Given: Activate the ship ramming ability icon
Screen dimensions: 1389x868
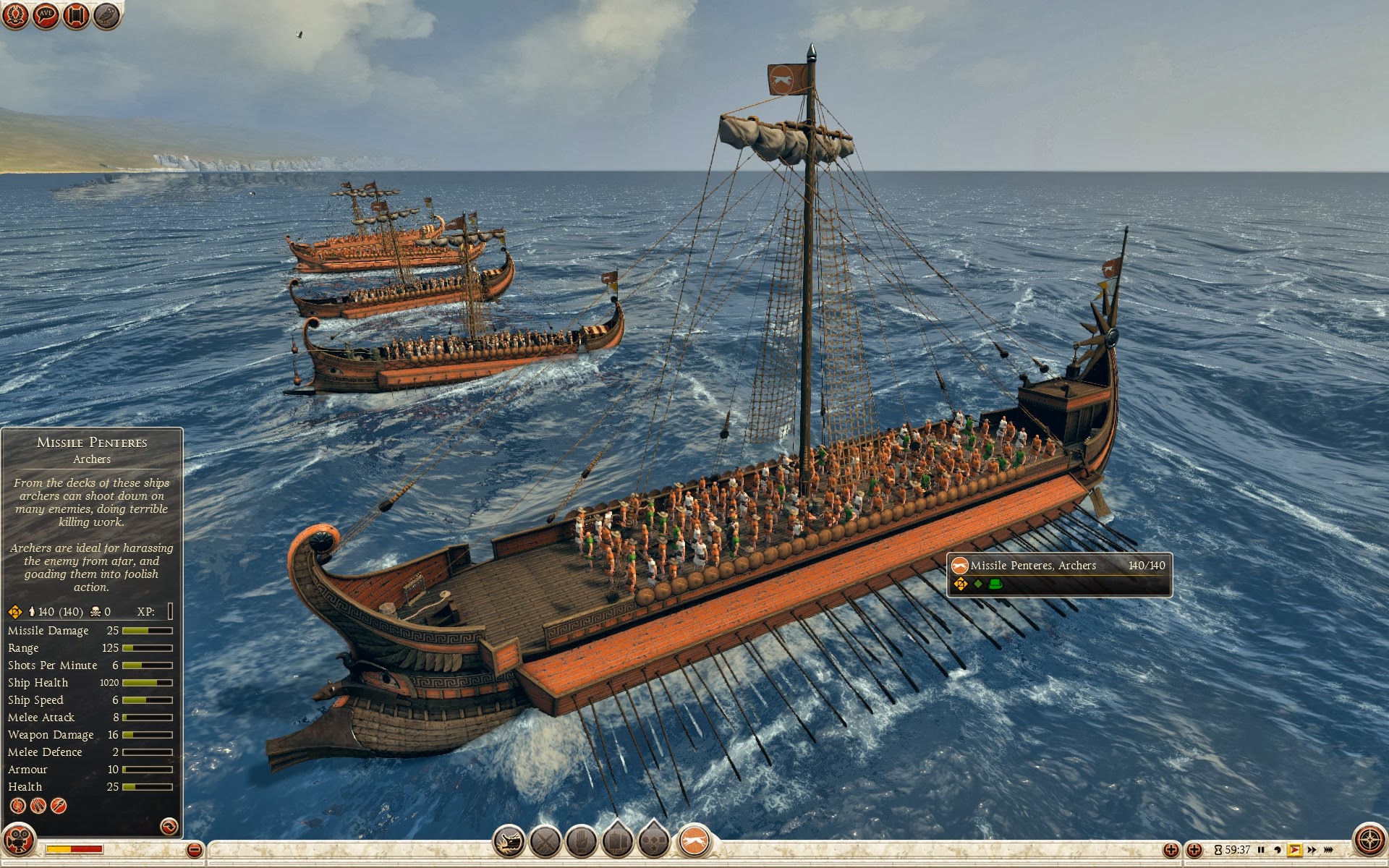Looking at the screenshot, I should click(509, 842).
